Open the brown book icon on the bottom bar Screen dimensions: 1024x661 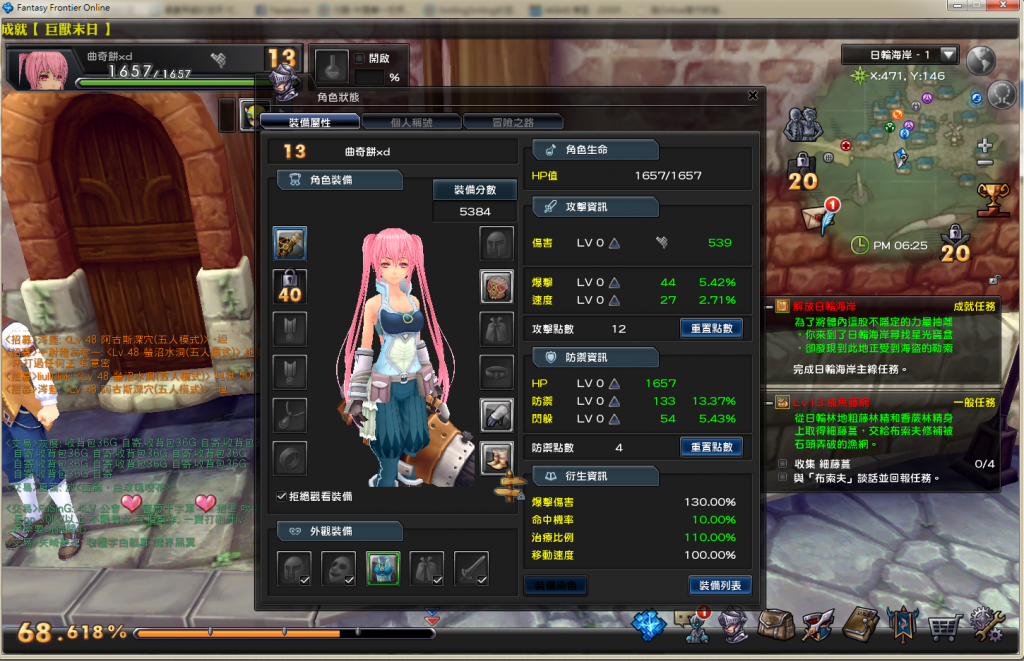860,627
